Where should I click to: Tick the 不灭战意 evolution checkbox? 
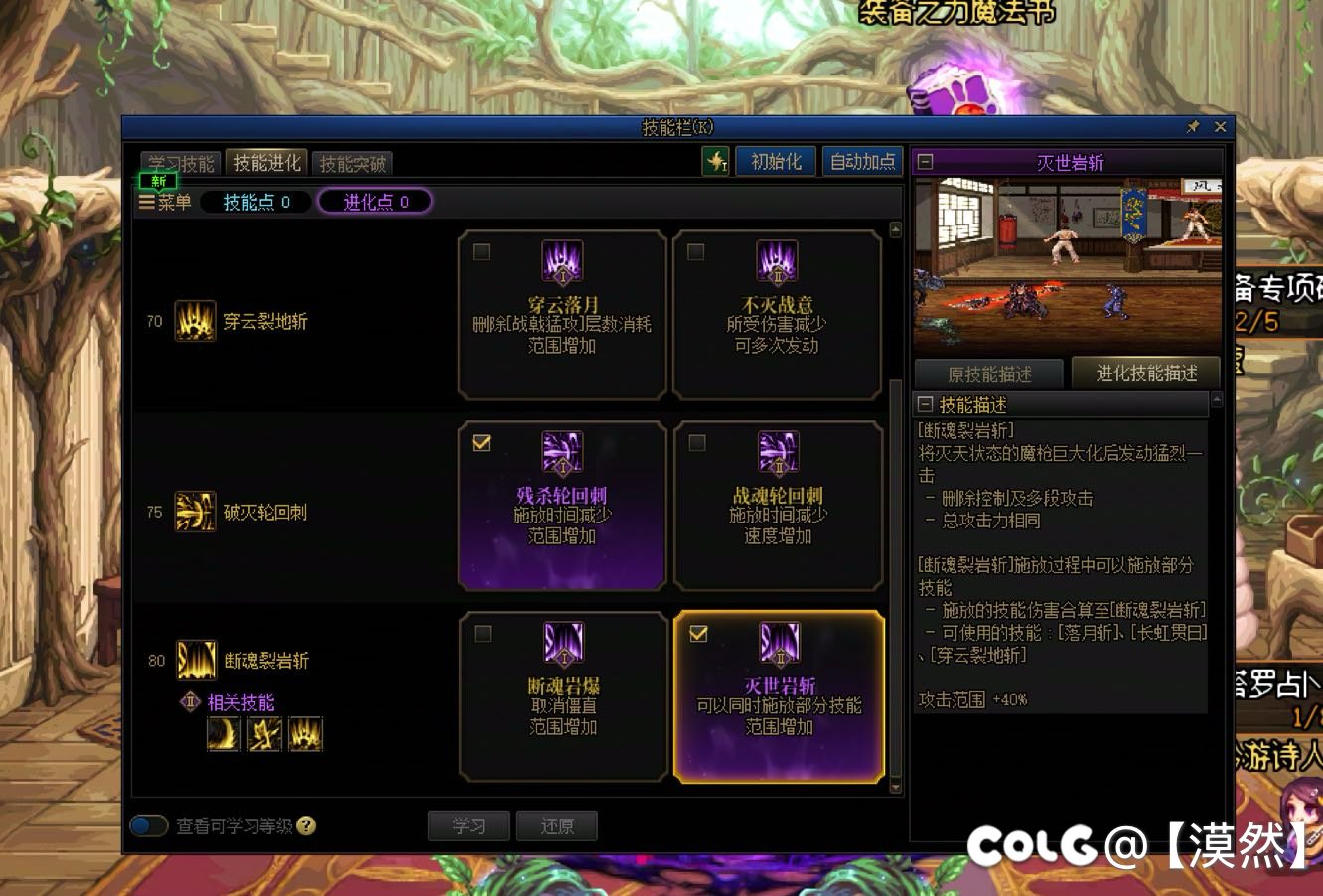click(696, 252)
